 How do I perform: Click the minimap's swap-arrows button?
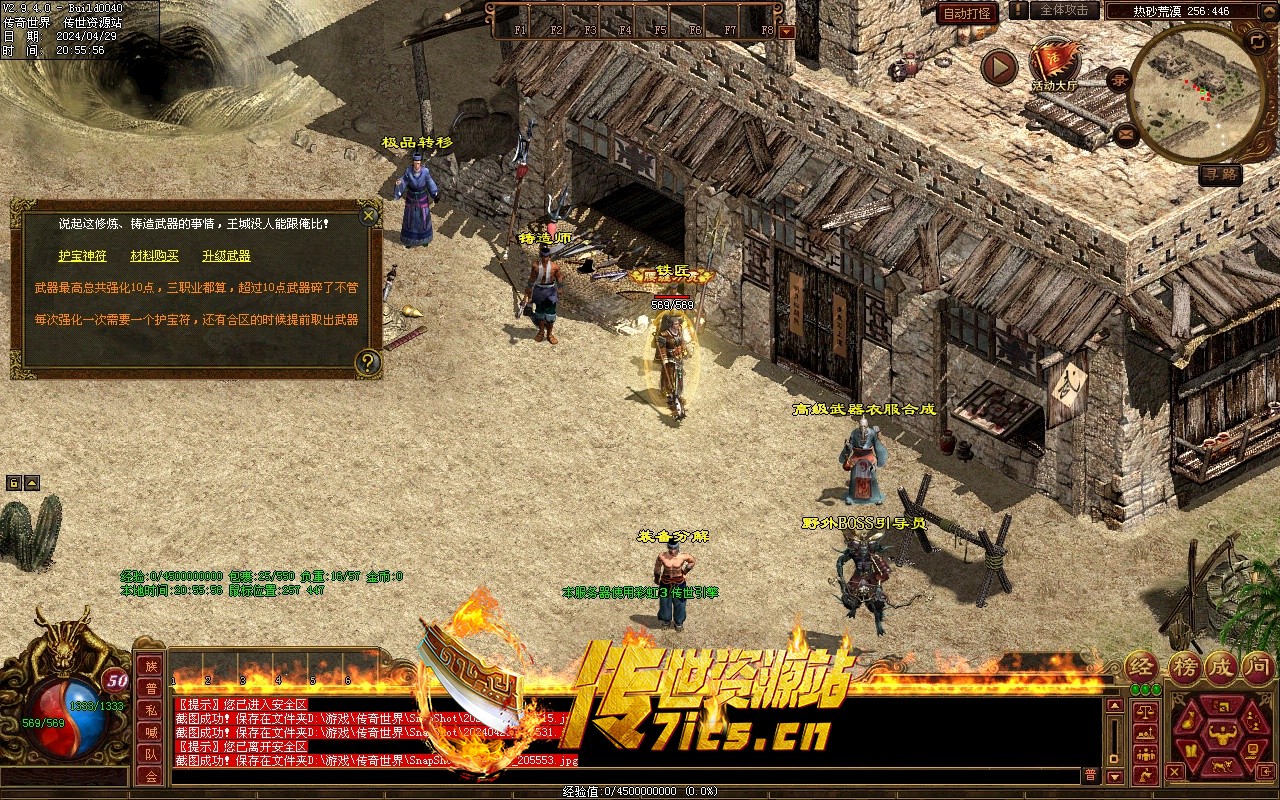[x=1258, y=41]
